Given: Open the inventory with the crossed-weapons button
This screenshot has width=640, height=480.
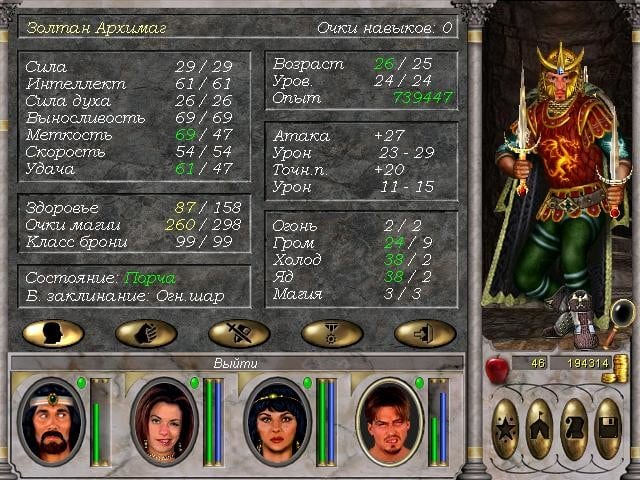Looking at the screenshot, I should pos(239,333).
